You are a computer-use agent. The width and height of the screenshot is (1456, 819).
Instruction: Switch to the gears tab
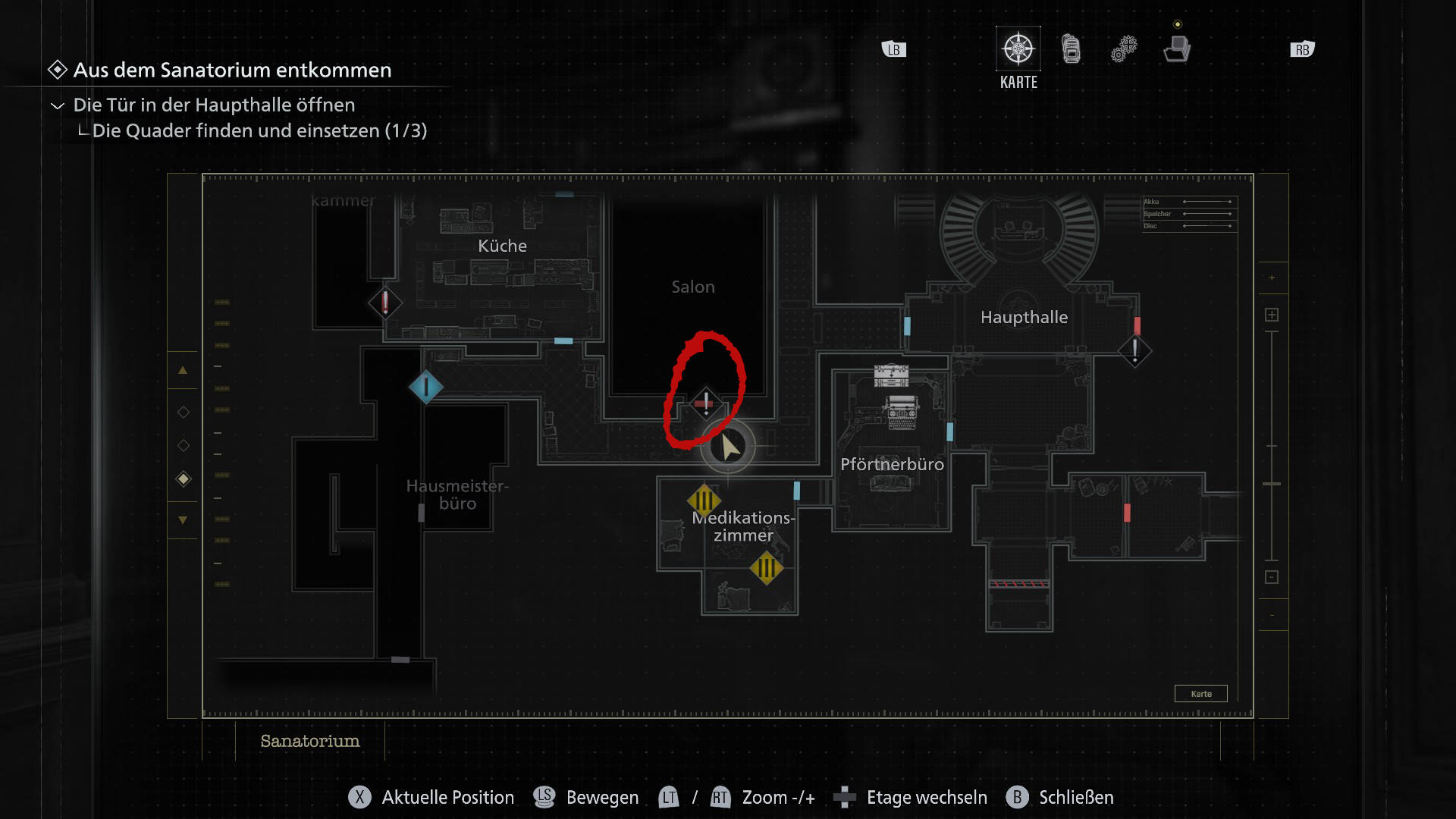(1124, 49)
